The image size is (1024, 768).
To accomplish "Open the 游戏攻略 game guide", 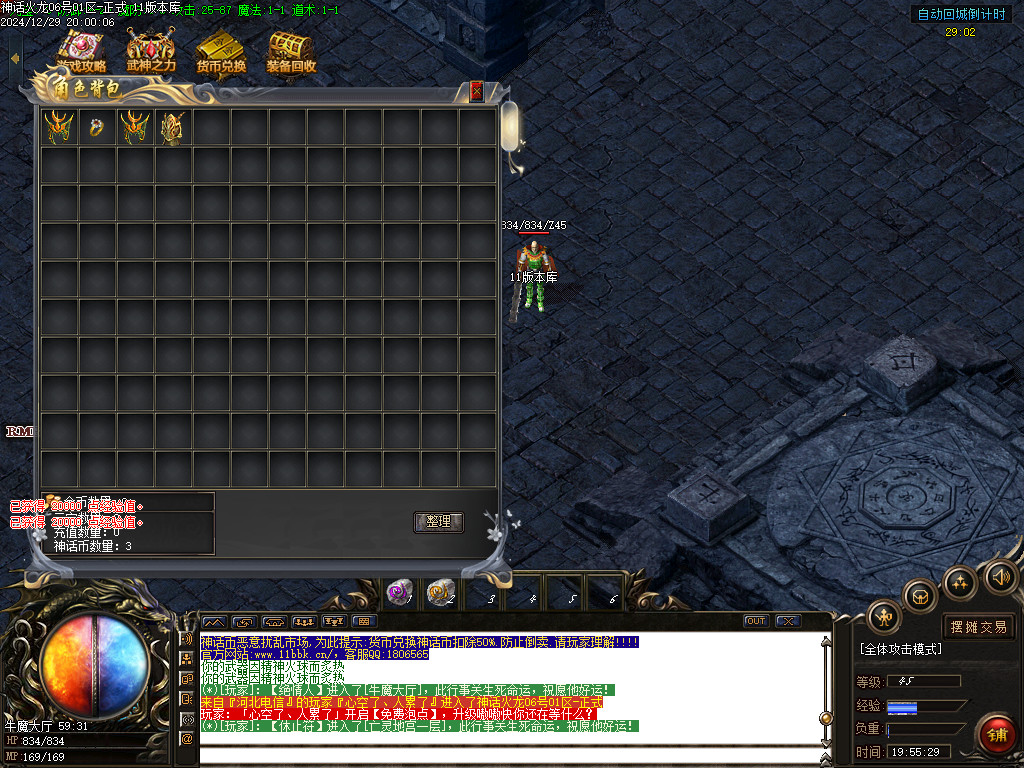I will coord(81,51).
